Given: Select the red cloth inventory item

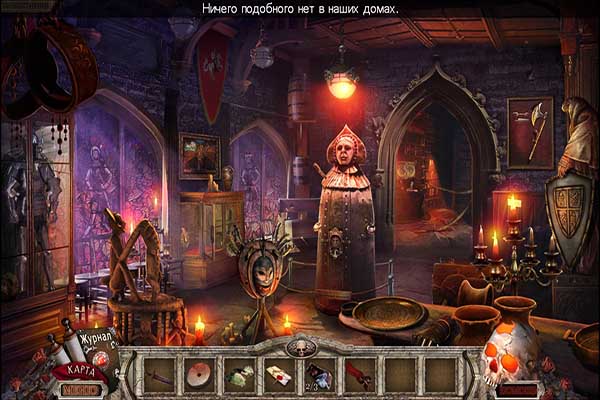Looking at the screenshot, I should (x=360, y=376).
